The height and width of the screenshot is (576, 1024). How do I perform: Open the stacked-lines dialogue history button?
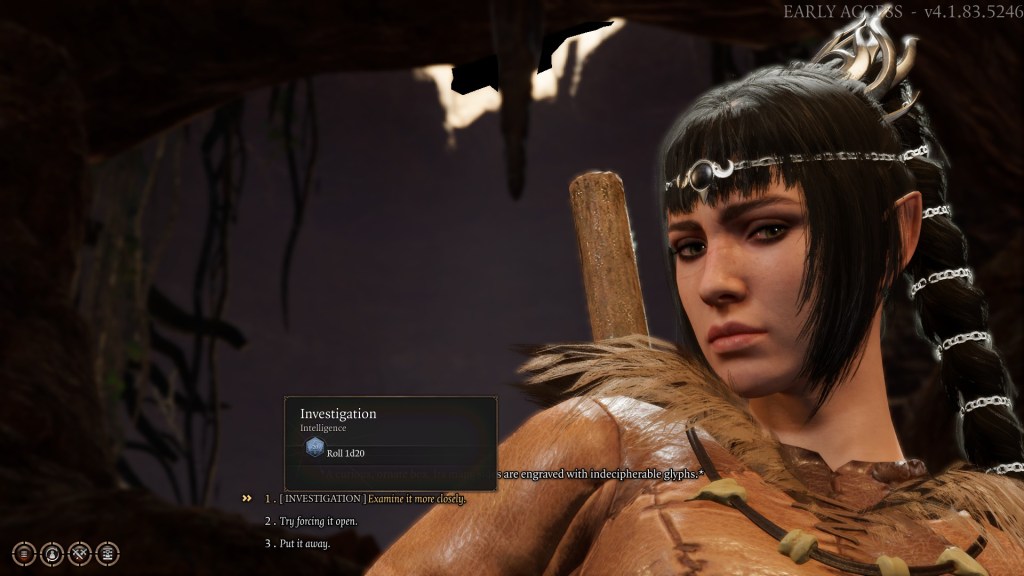tap(24, 553)
